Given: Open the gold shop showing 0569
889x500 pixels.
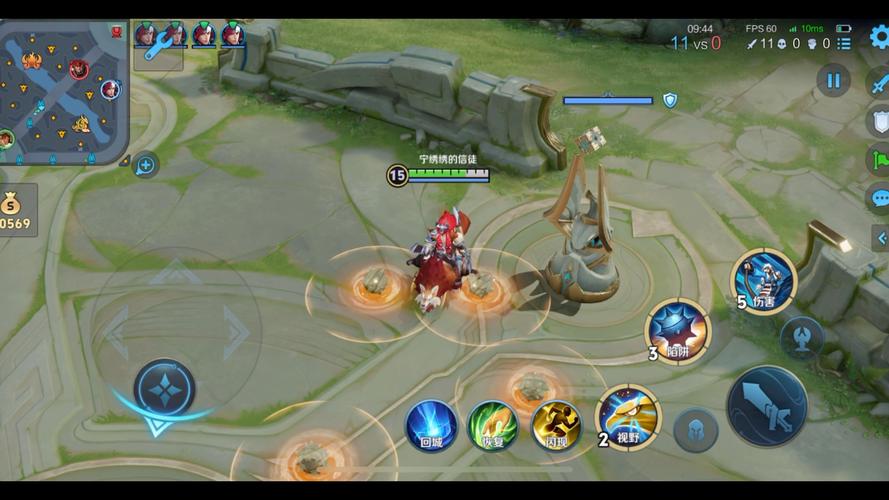Looking at the screenshot, I should [x=17, y=209].
